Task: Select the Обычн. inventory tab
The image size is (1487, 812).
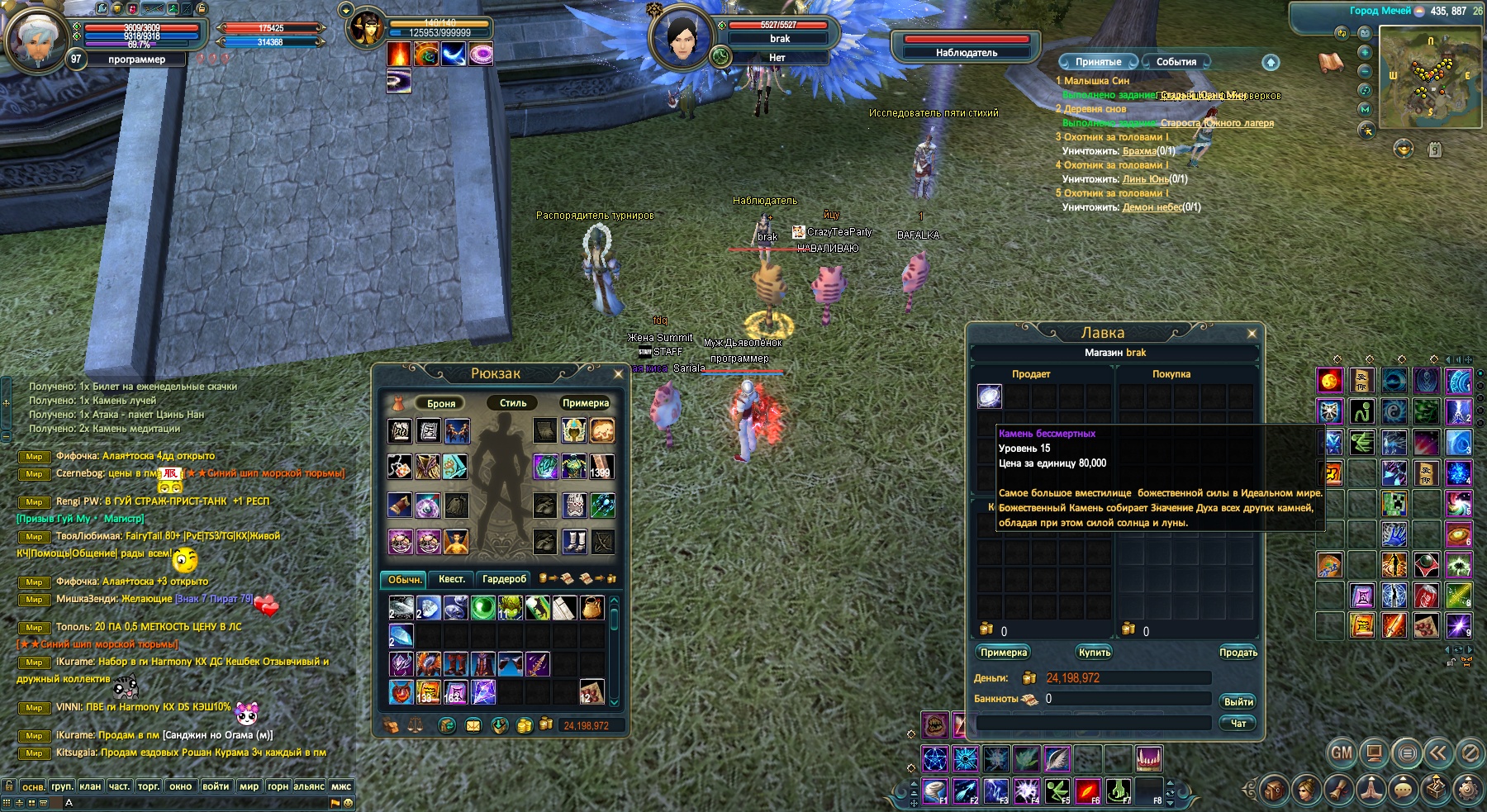Action: click(404, 579)
